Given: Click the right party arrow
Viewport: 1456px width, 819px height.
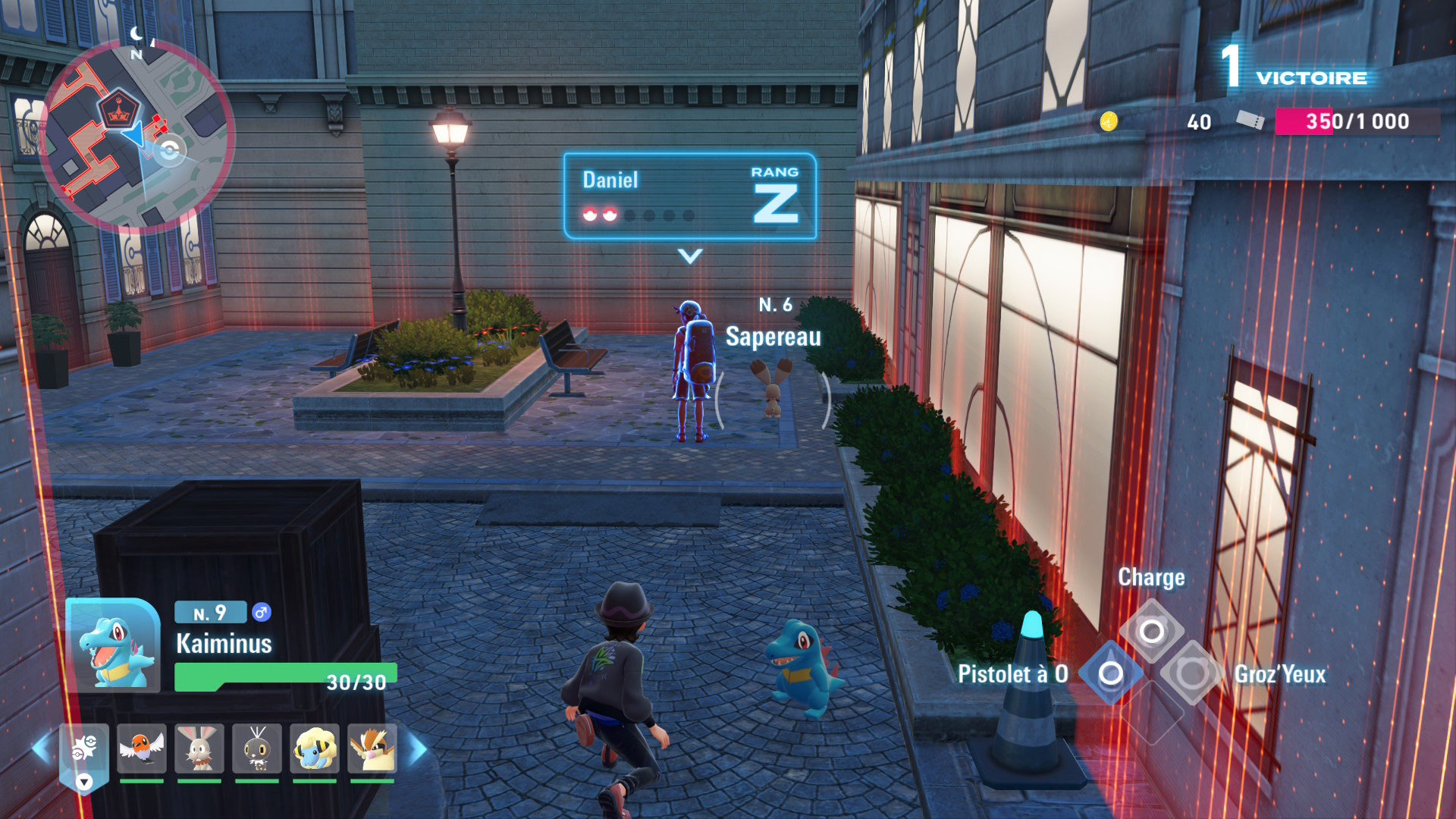Looking at the screenshot, I should [x=418, y=748].
